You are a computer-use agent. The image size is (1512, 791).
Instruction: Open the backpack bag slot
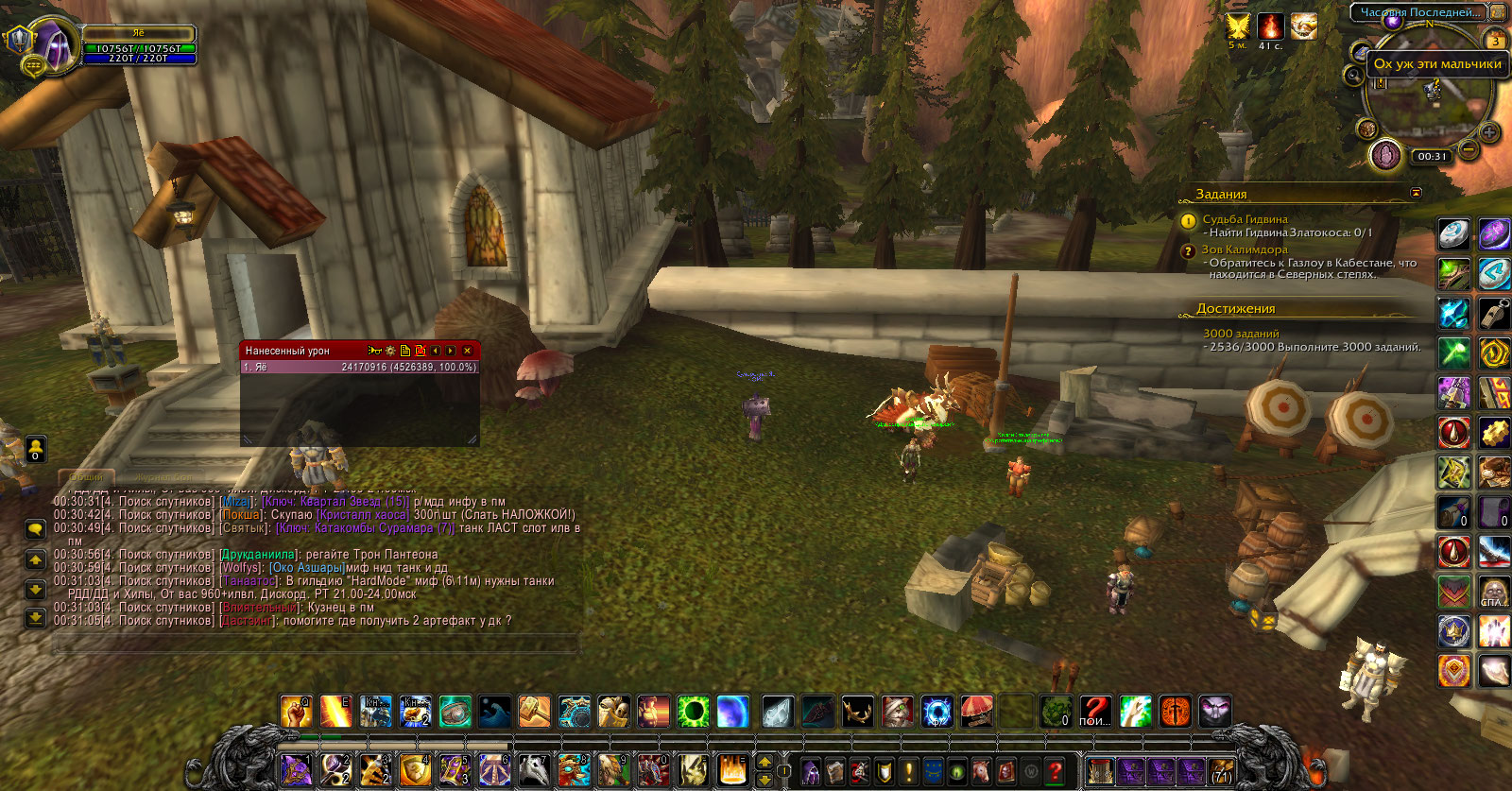click(1221, 771)
